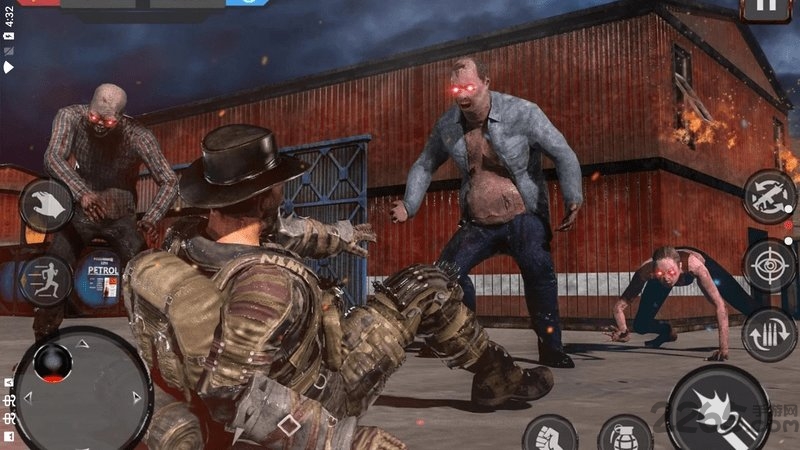The image size is (800, 450).
Task: Toggle the aim scope crosshair button
Action: (770, 265)
